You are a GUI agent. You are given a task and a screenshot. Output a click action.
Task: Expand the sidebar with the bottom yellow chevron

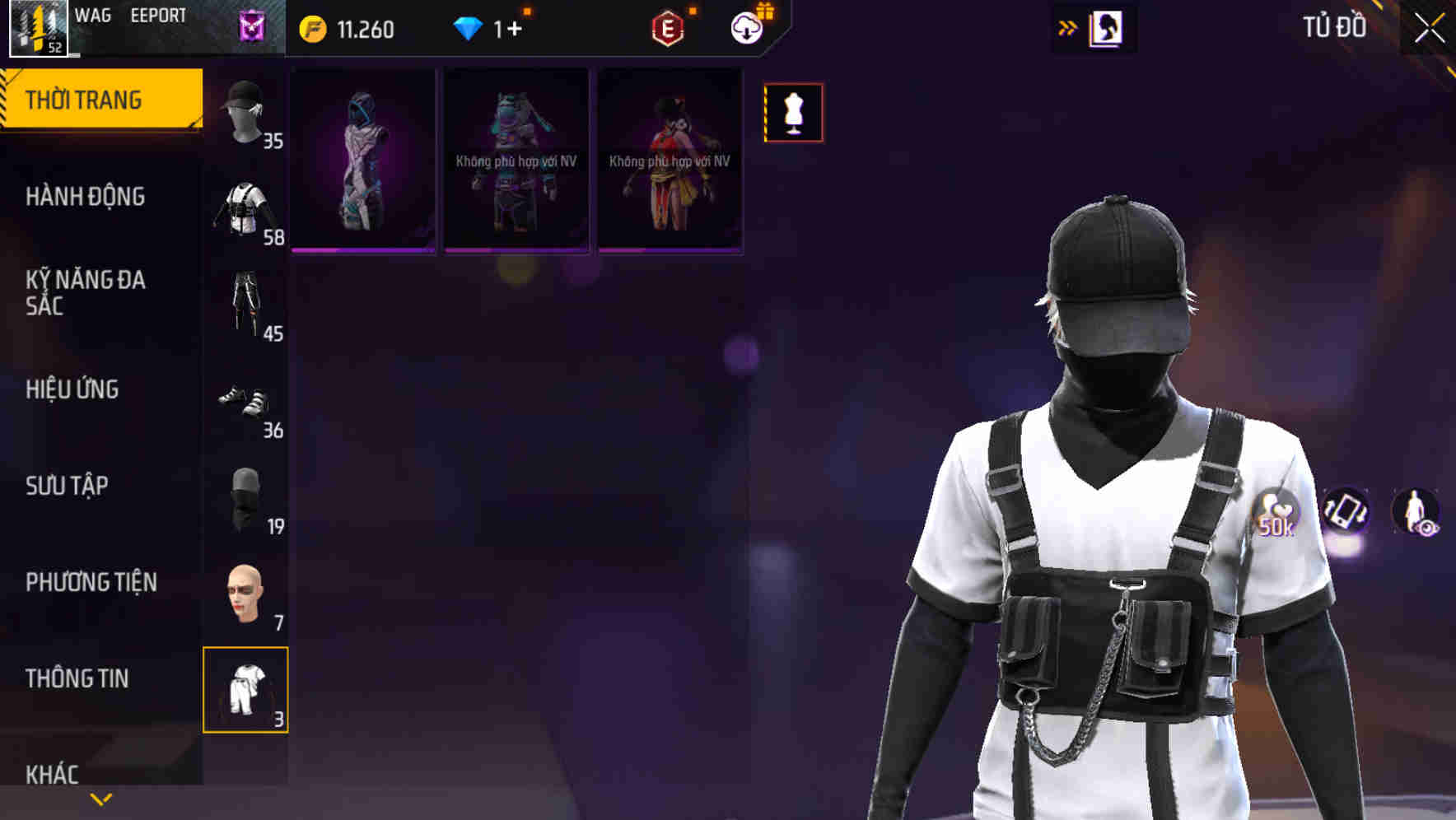101,799
